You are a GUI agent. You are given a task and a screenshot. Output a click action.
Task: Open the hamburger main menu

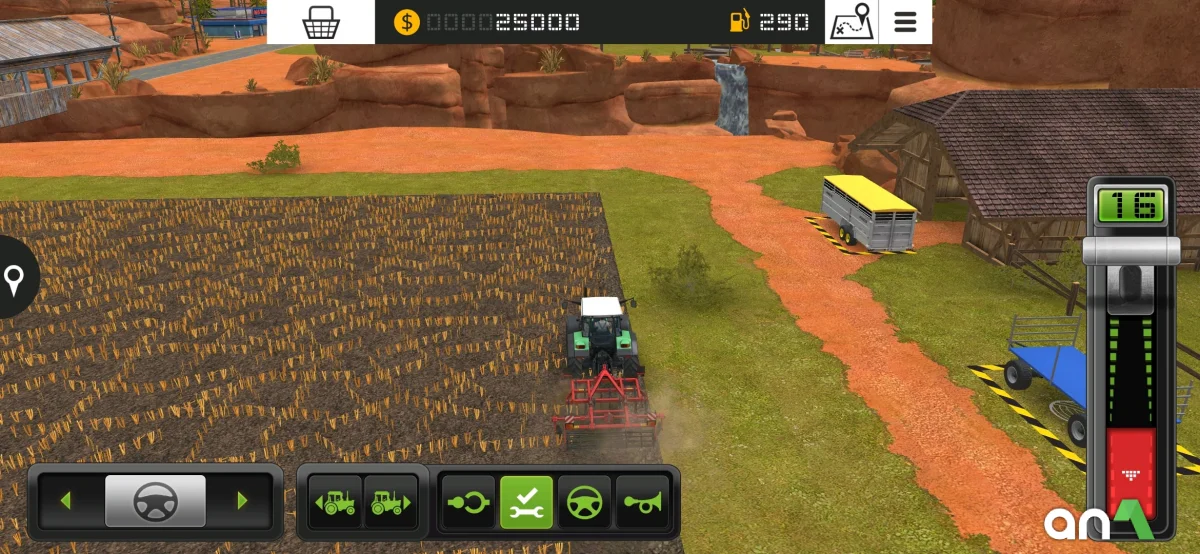point(906,22)
